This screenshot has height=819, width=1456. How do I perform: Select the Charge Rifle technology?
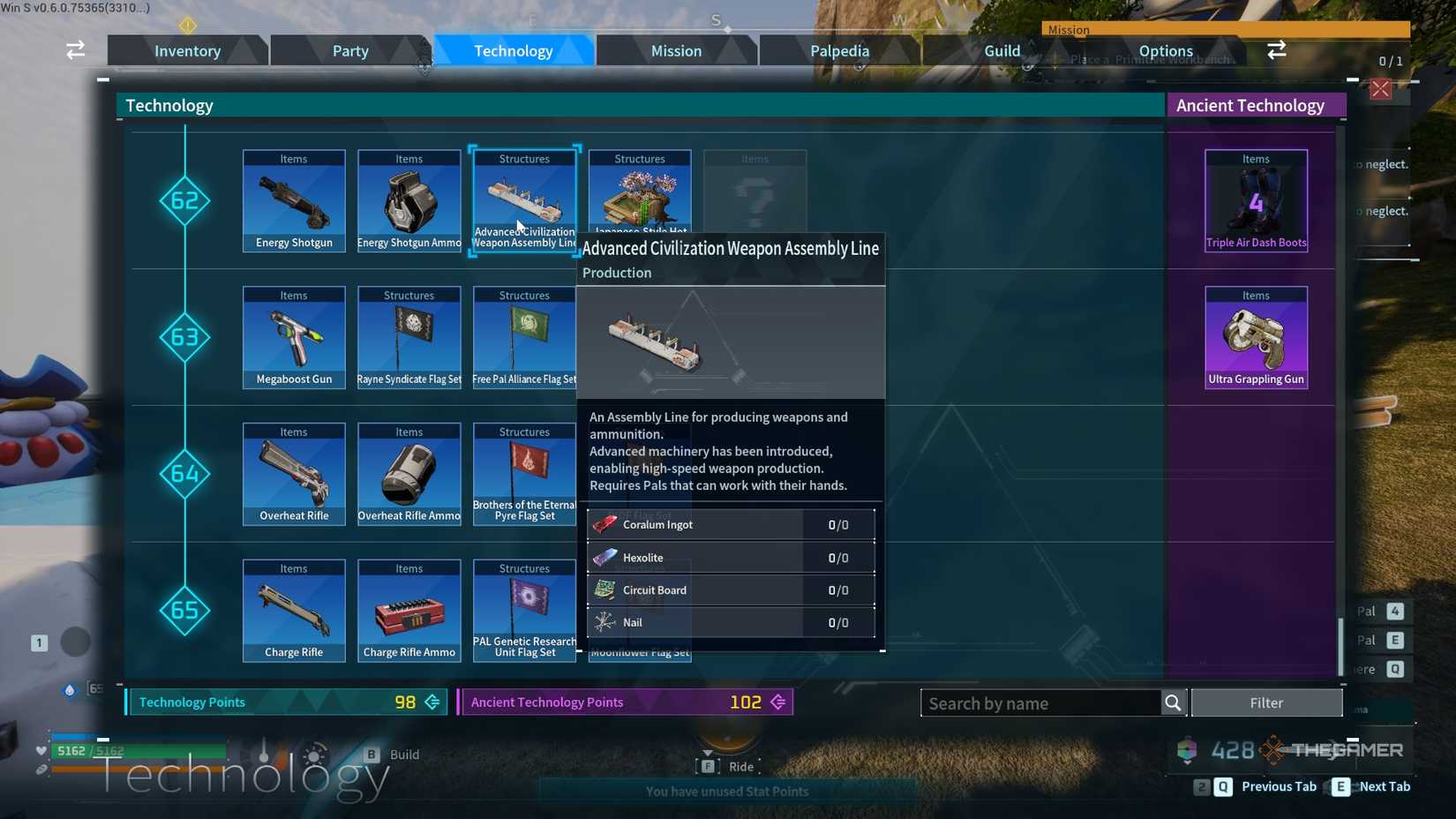(x=293, y=609)
